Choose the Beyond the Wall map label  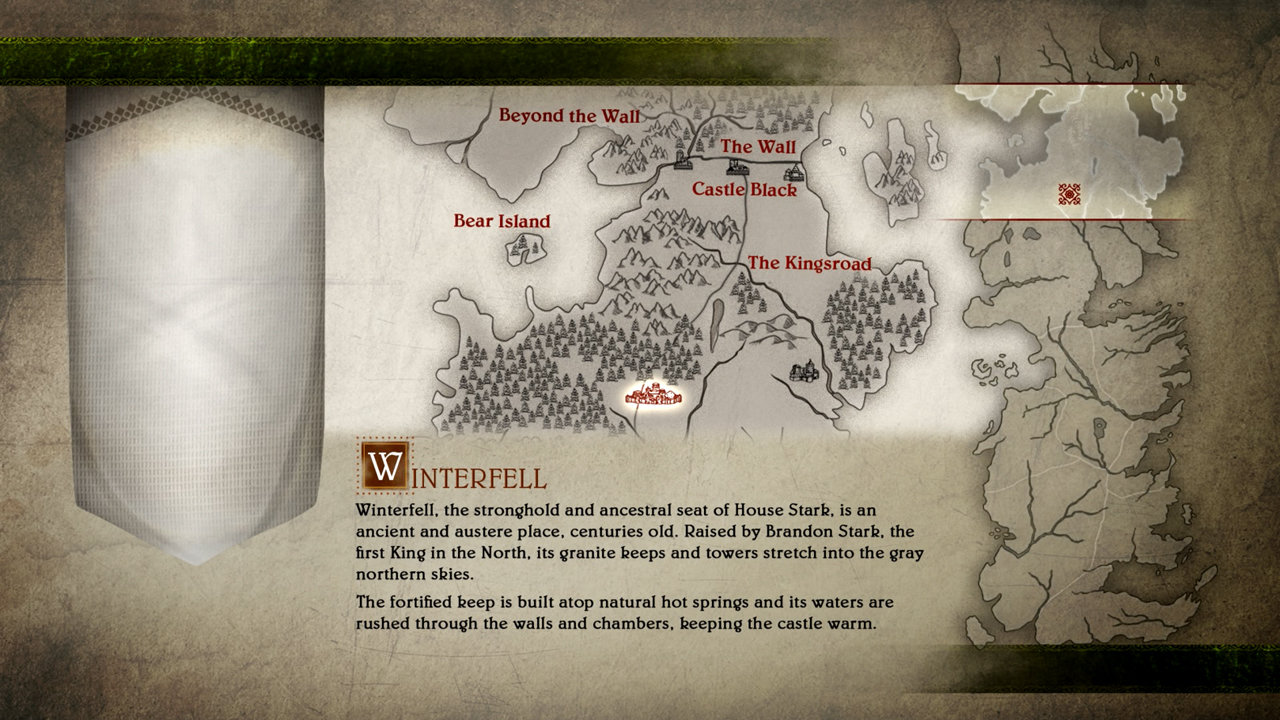(x=569, y=116)
